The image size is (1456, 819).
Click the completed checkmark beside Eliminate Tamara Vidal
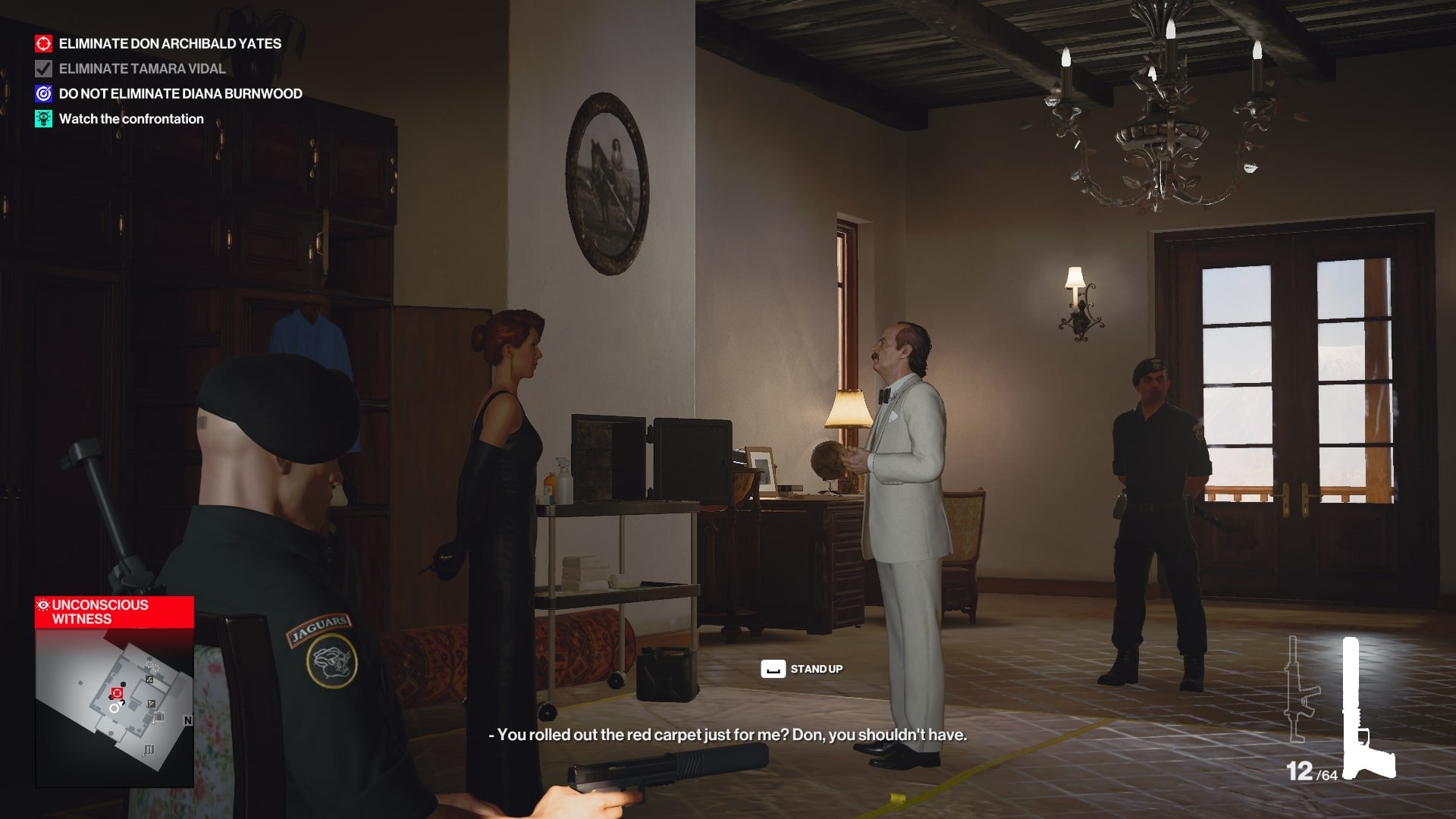click(x=42, y=69)
